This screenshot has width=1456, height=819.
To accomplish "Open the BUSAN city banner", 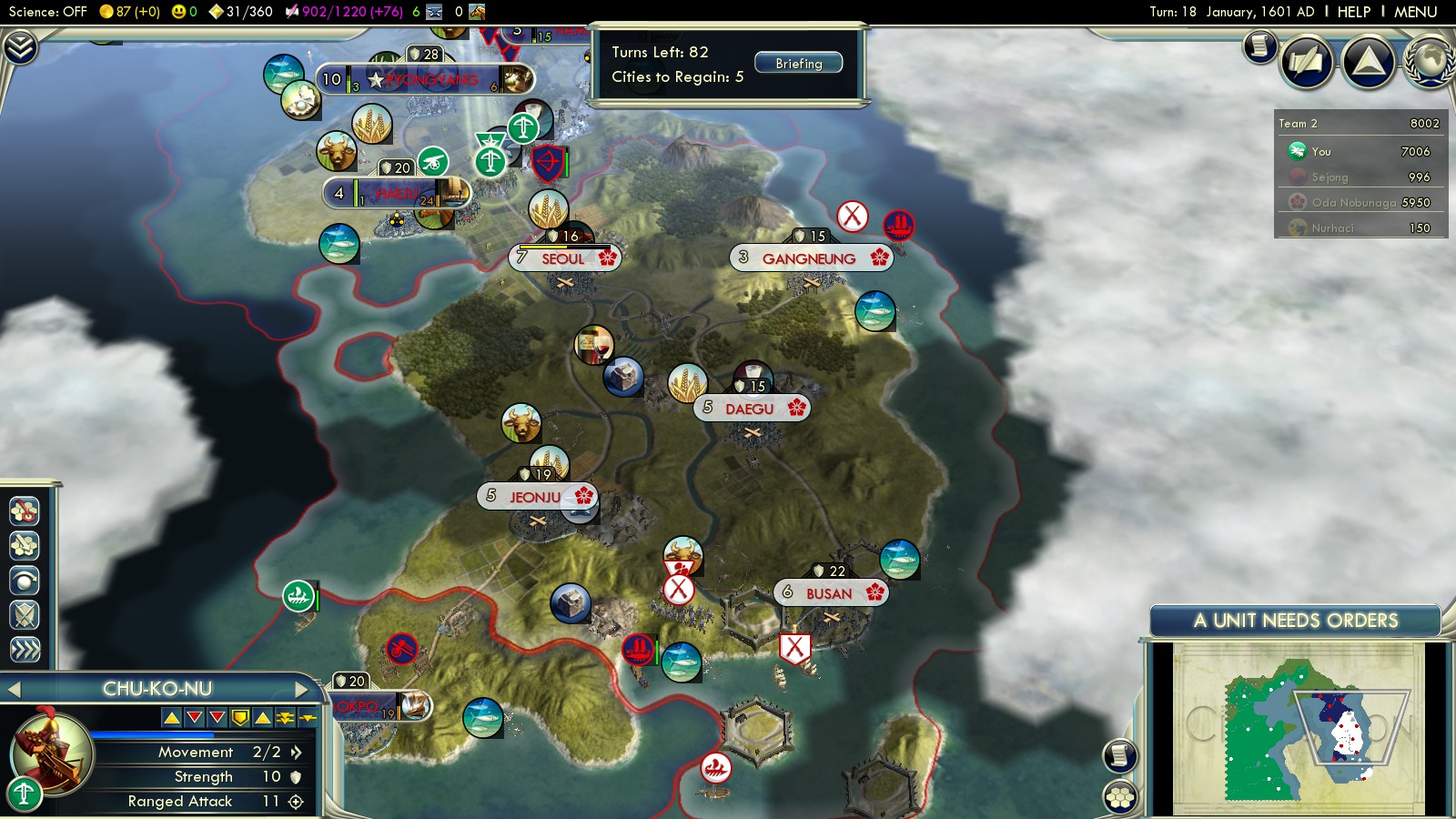I will click(x=830, y=593).
